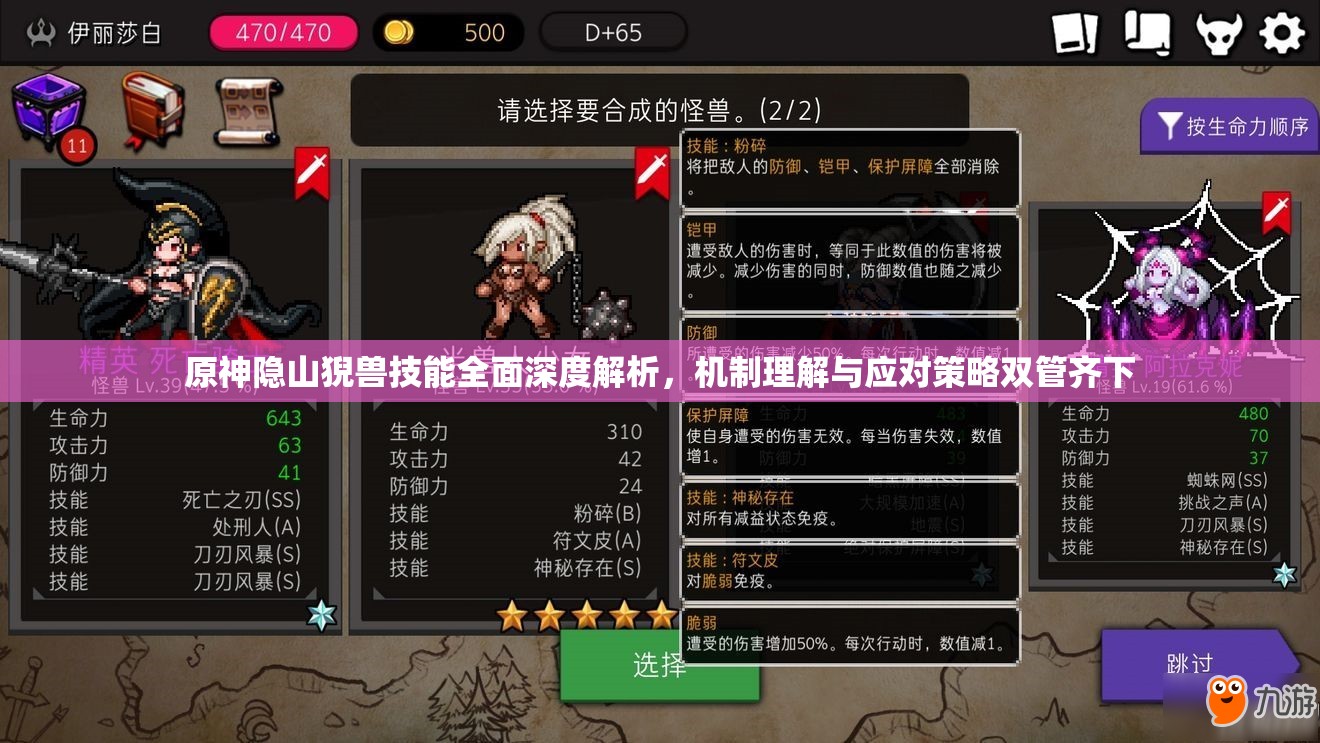Open the battle log scroll in top bar
The width and height of the screenshot is (1320, 743).
pos(1146,31)
